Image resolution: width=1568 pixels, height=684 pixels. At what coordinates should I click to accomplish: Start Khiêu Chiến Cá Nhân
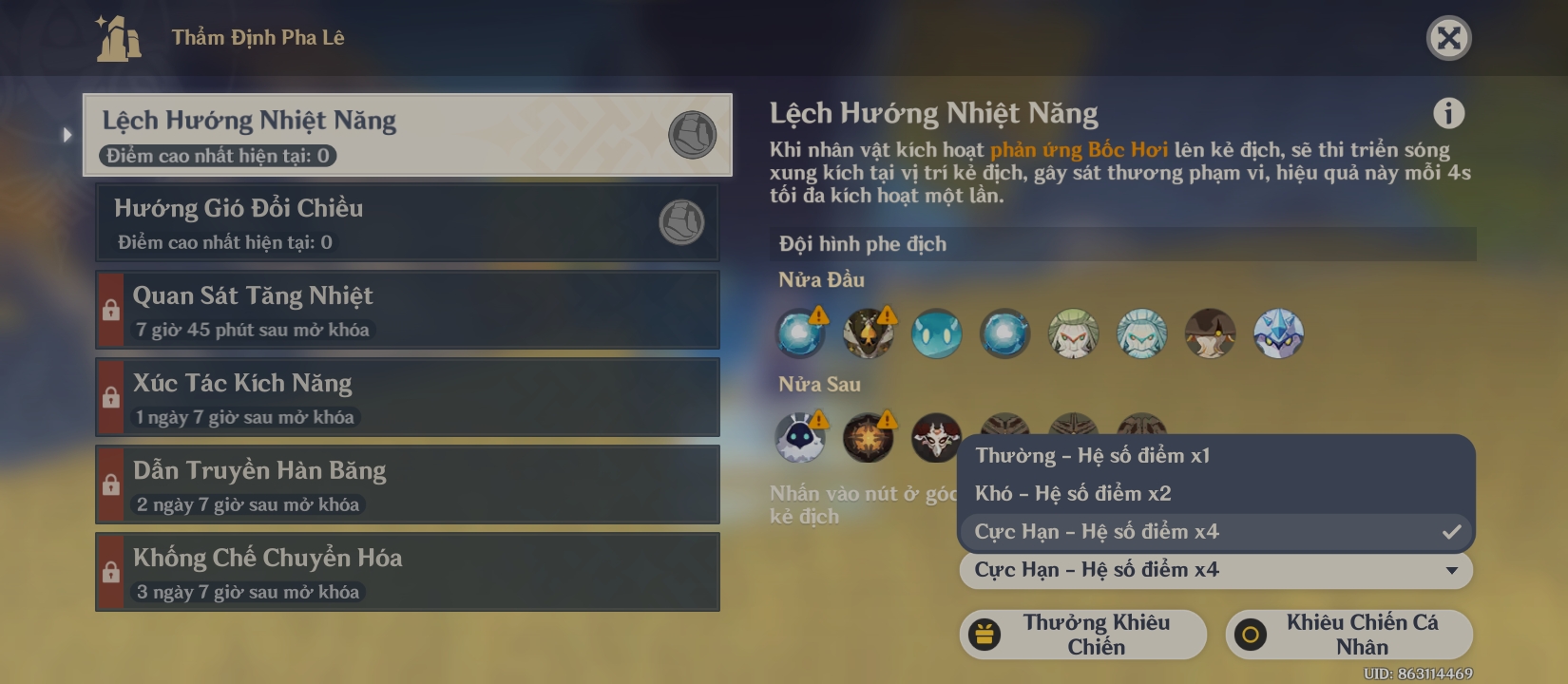tap(1348, 635)
